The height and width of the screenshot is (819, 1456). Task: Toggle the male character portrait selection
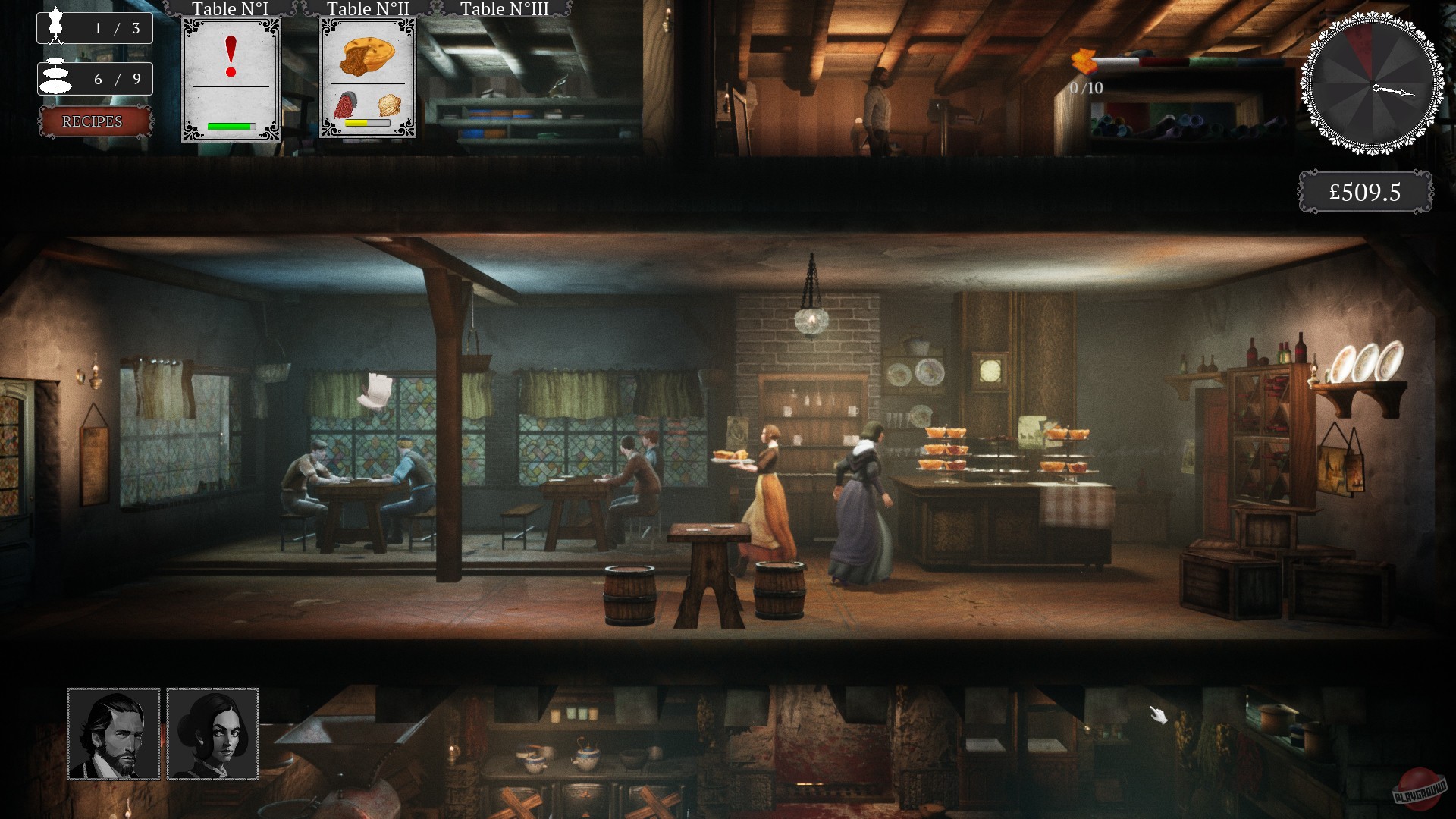(x=112, y=733)
